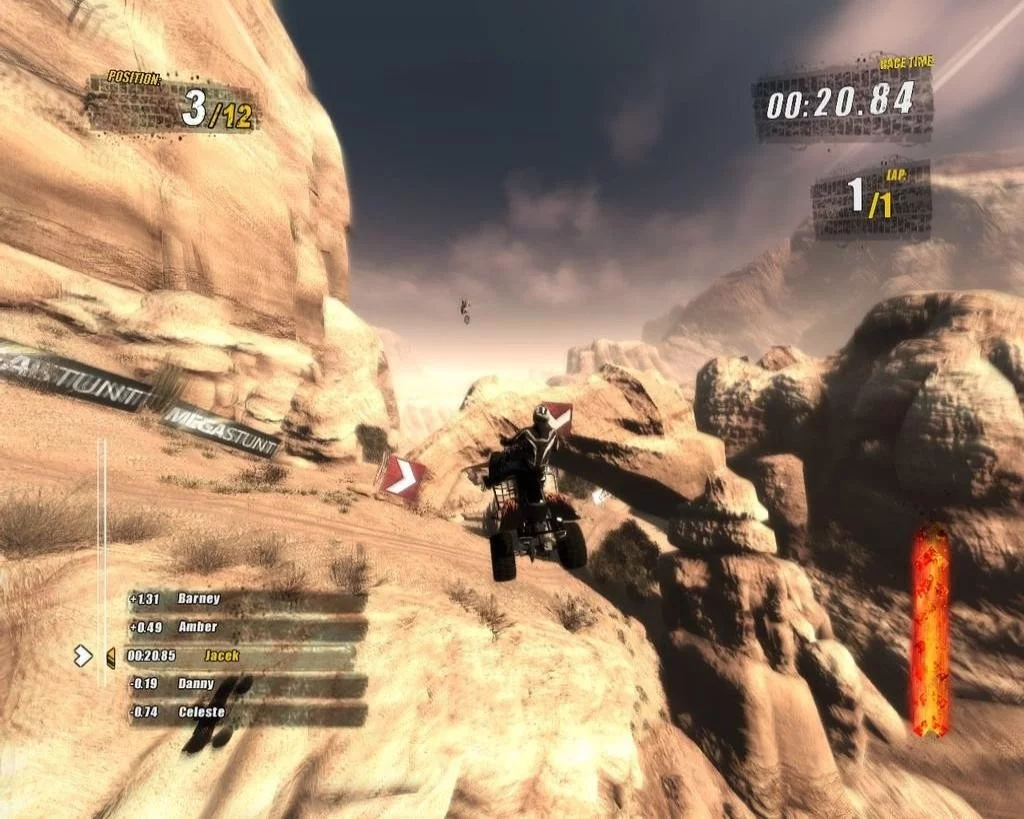Select Barney's row in the standings list
1024x819 pixels.
246,600
